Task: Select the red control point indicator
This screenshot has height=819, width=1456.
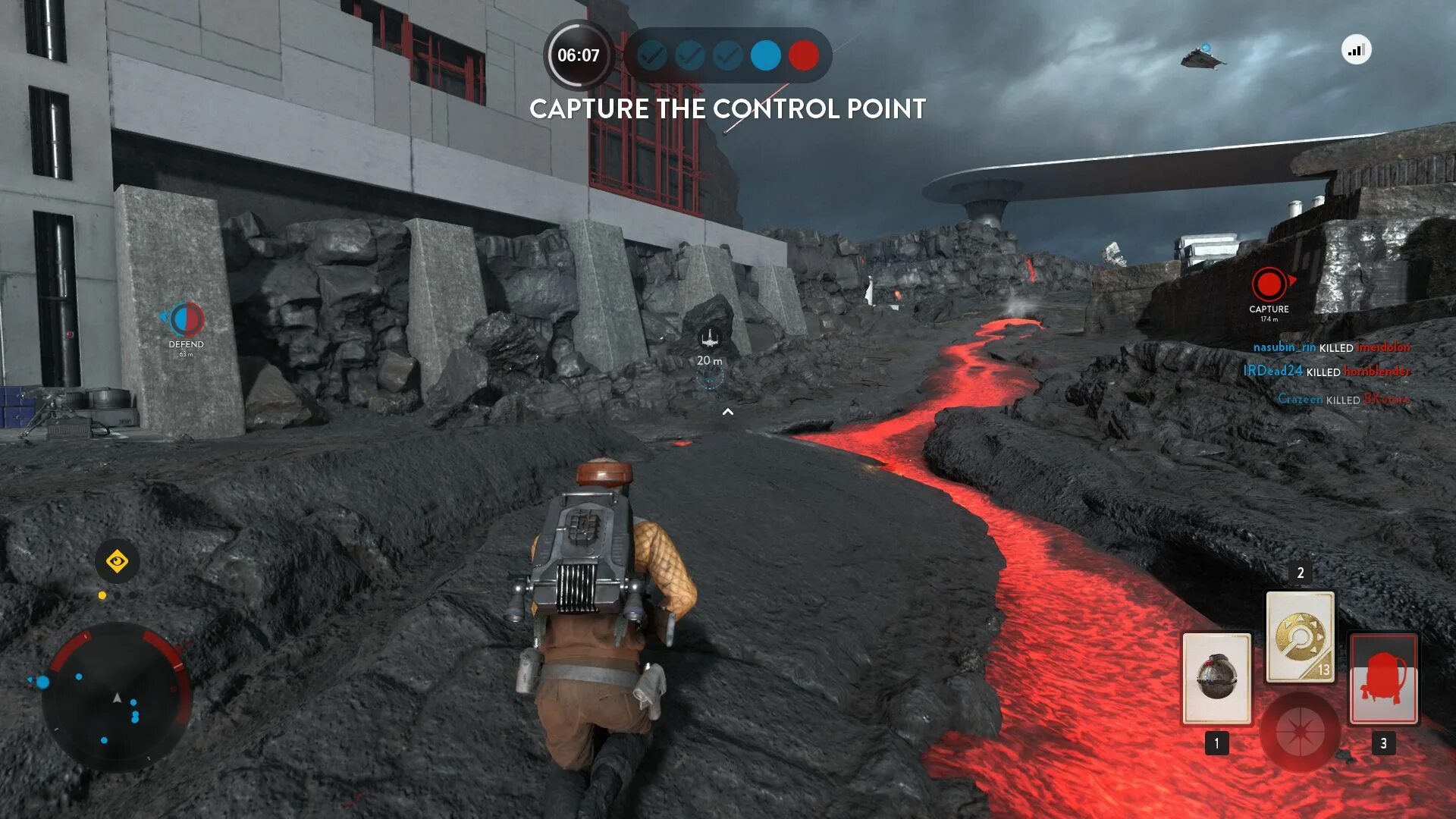Action: tap(803, 55)
